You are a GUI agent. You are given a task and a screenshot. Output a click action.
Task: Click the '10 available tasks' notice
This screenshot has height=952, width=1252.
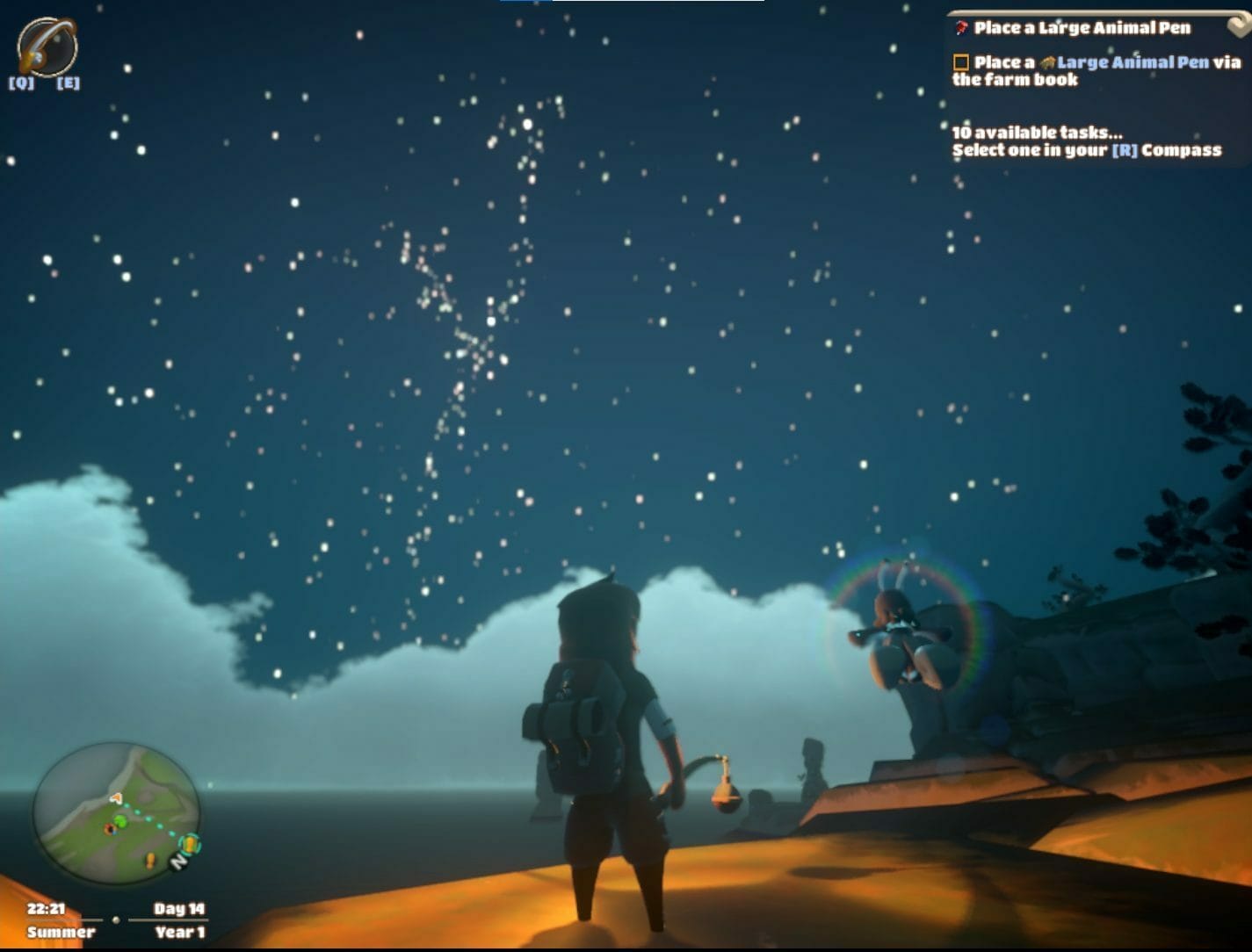click(1037, 133)
